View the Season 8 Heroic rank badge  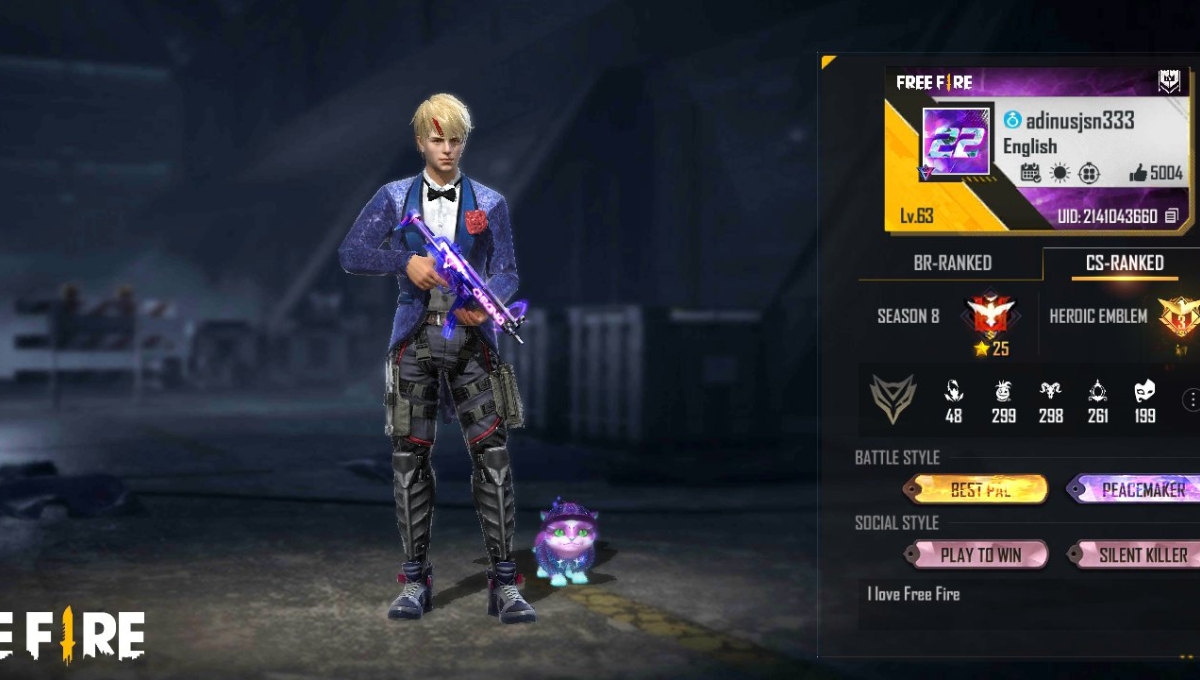[991, 317]
